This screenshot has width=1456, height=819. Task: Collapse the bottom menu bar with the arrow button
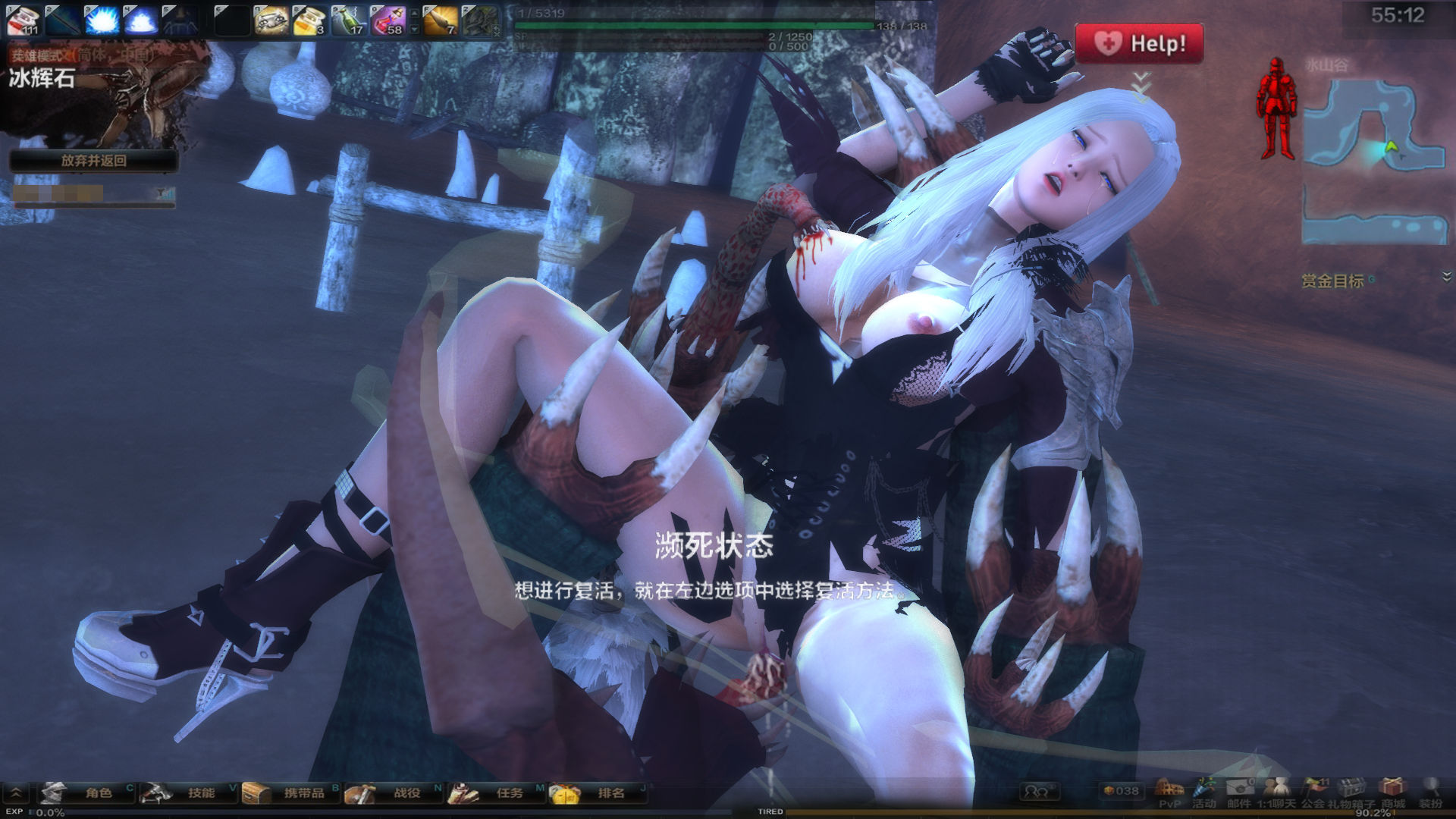click(15, 793)
